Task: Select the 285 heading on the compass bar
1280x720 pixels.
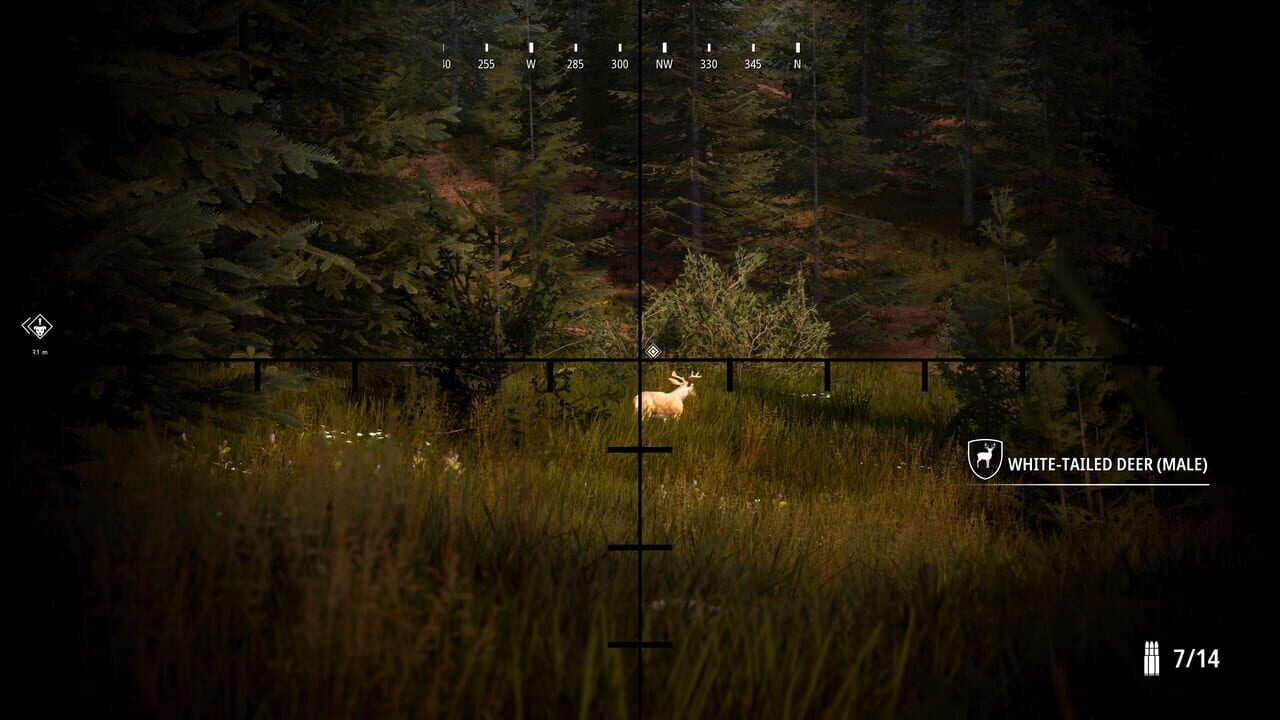Action: [x=576, y=63]
